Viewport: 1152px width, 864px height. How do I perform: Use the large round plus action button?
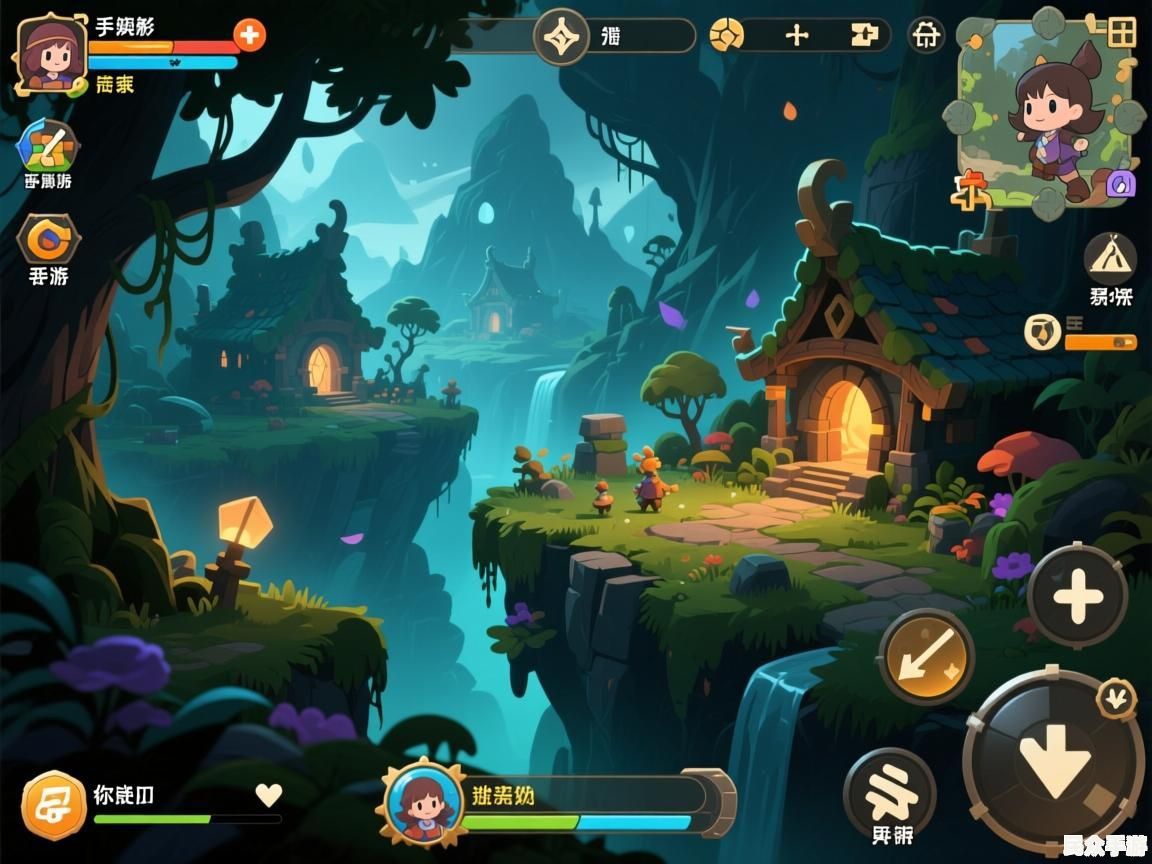1077,596
